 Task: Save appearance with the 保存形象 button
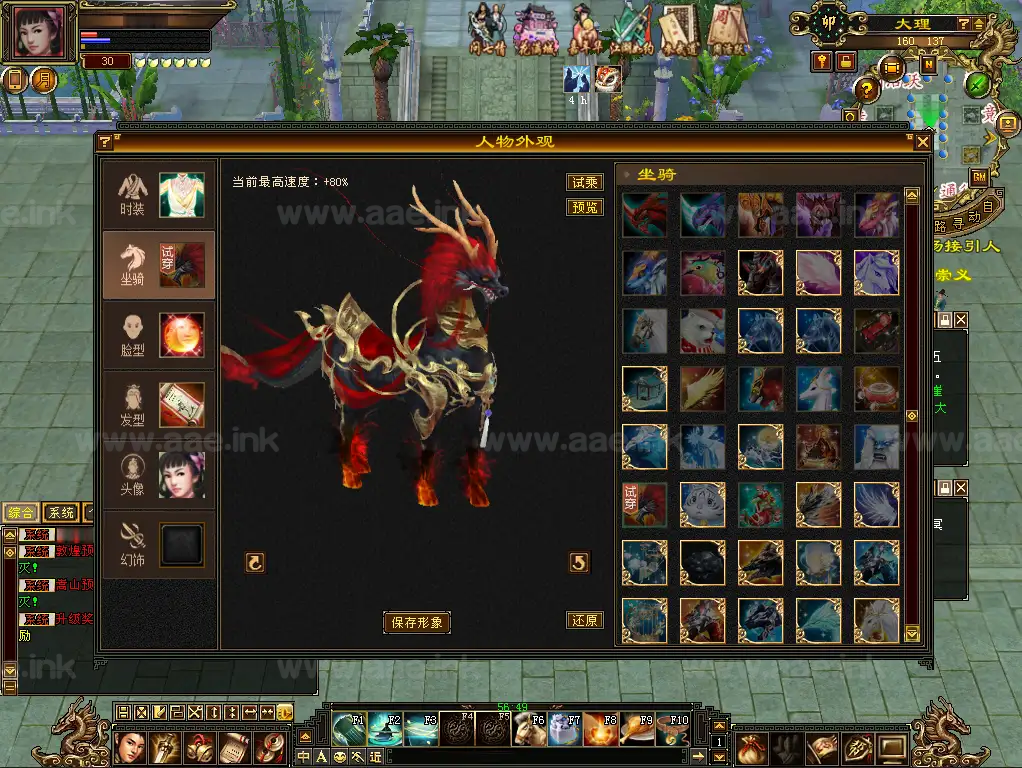click(417, 622)
